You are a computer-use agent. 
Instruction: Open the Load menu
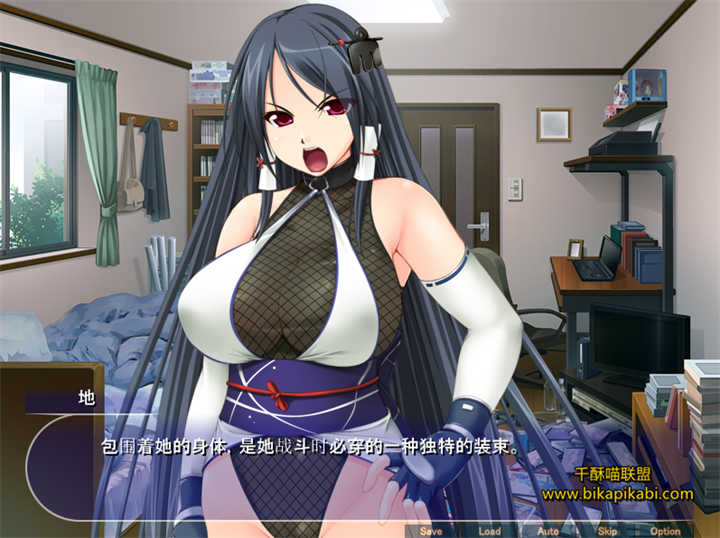489,531
